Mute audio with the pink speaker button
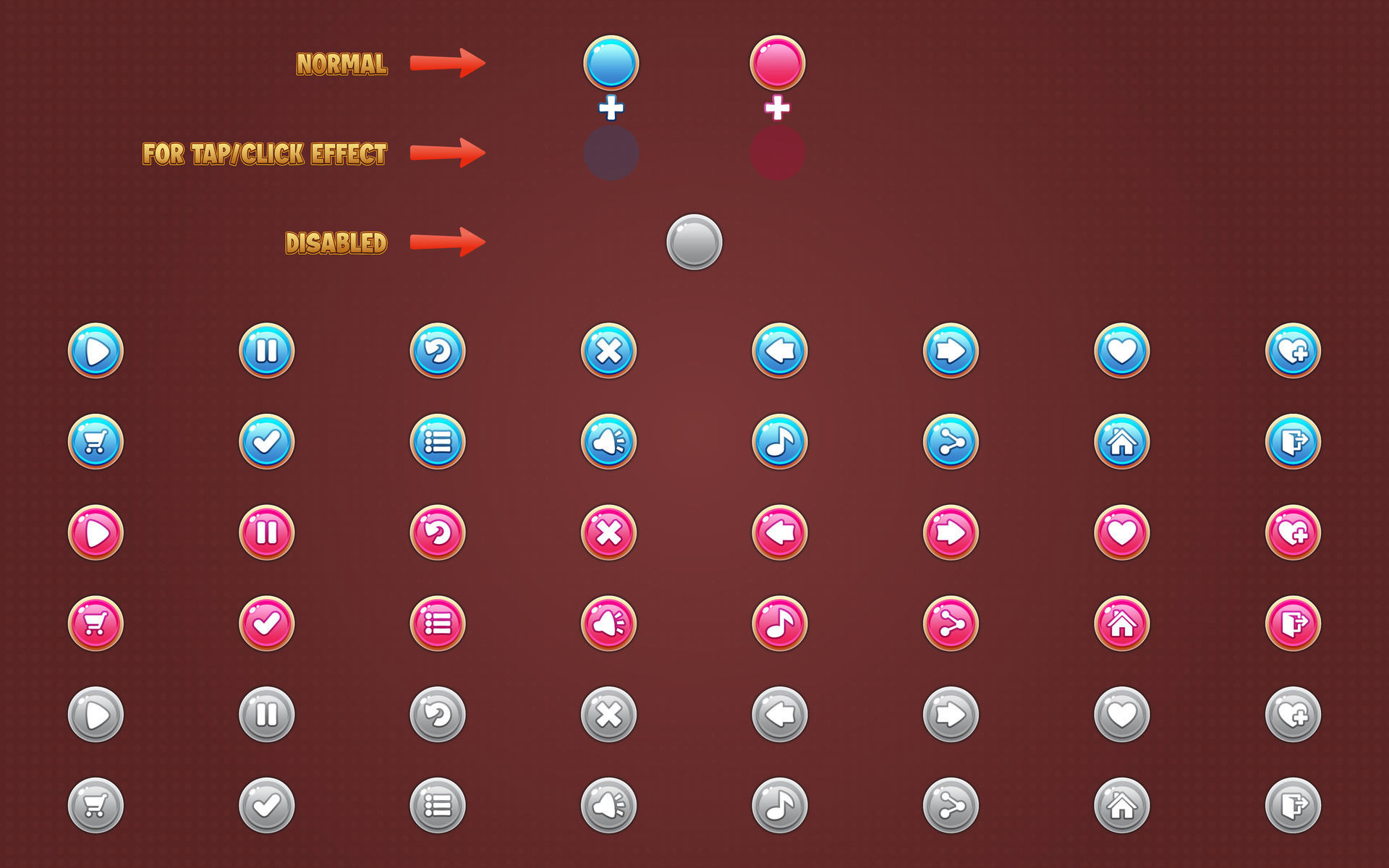This screenshot has height=868, width=1389. pos(608,623)
